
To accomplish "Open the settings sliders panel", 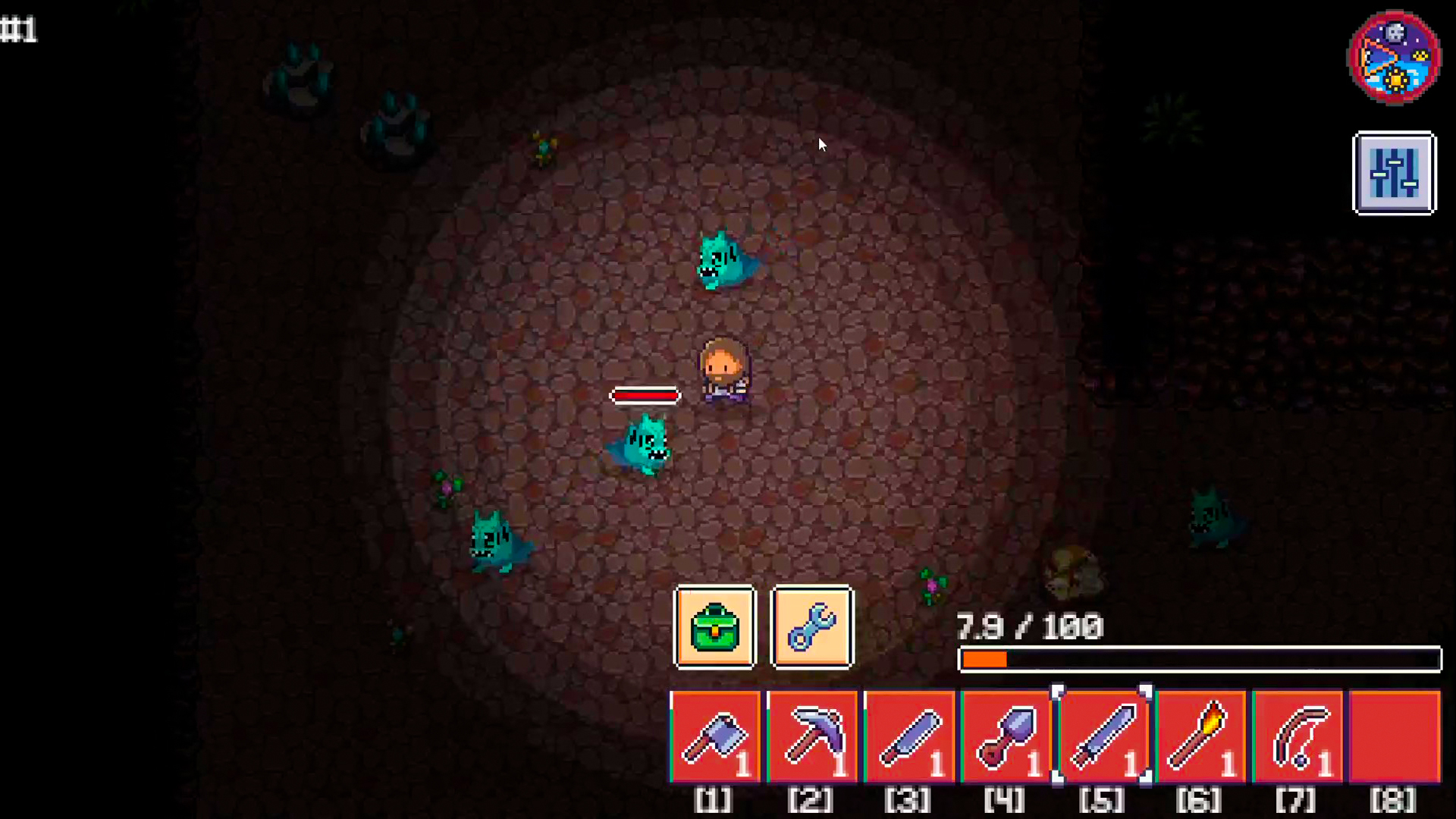I will (x=1394, y=173).
